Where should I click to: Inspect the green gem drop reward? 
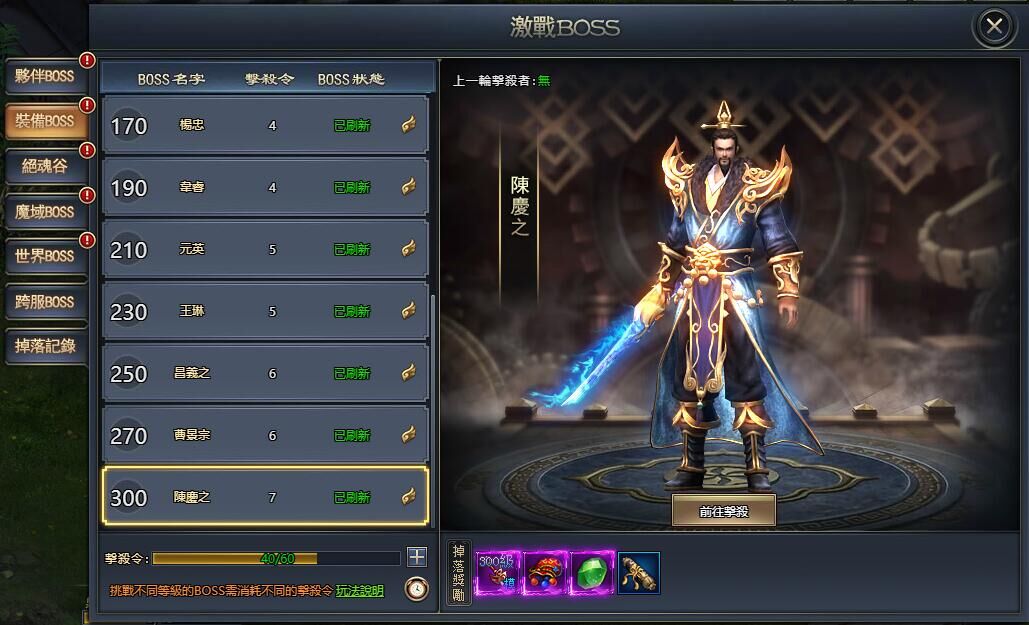(592, 573)
